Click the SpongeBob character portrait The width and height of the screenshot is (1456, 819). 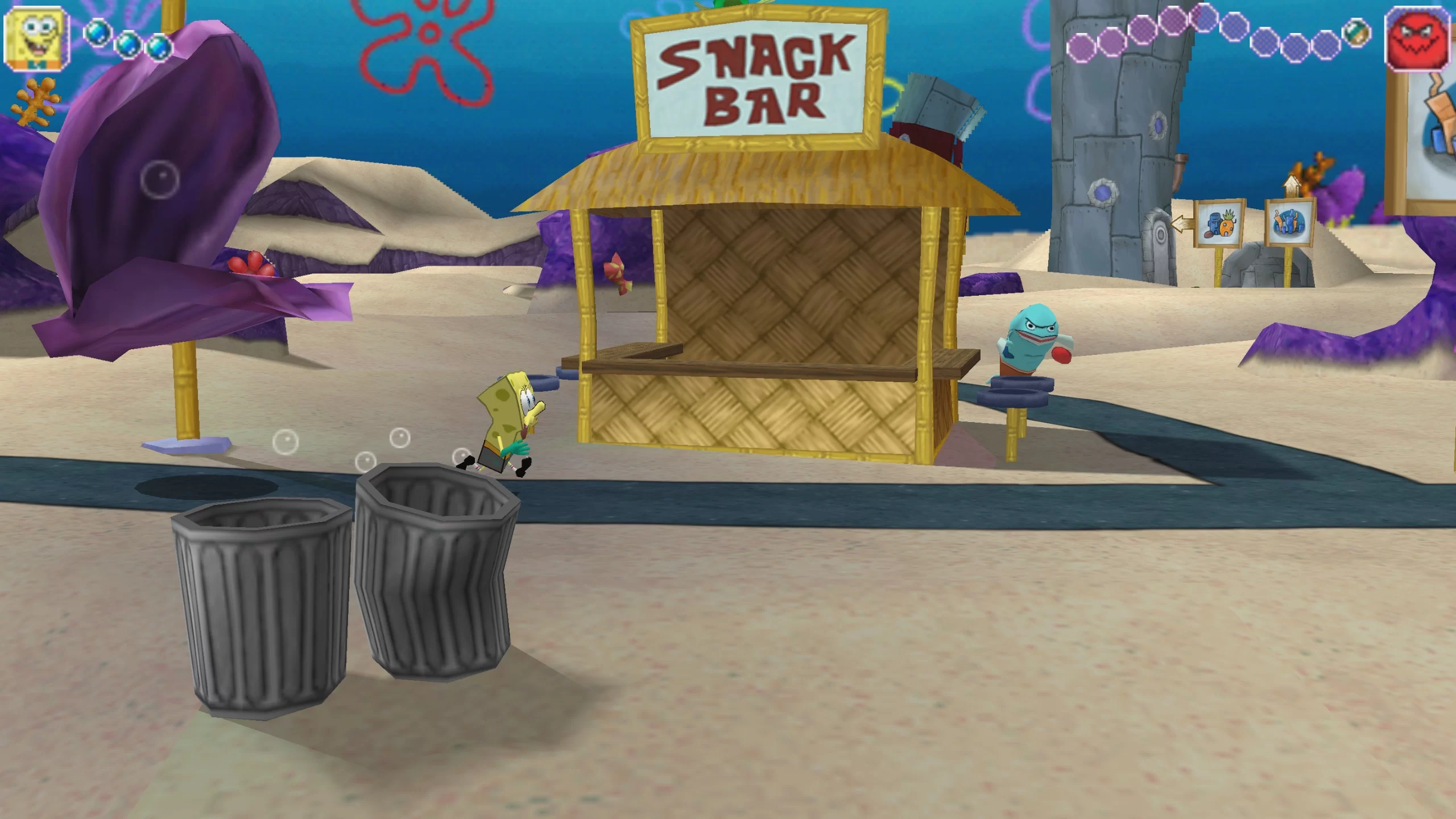36,38
